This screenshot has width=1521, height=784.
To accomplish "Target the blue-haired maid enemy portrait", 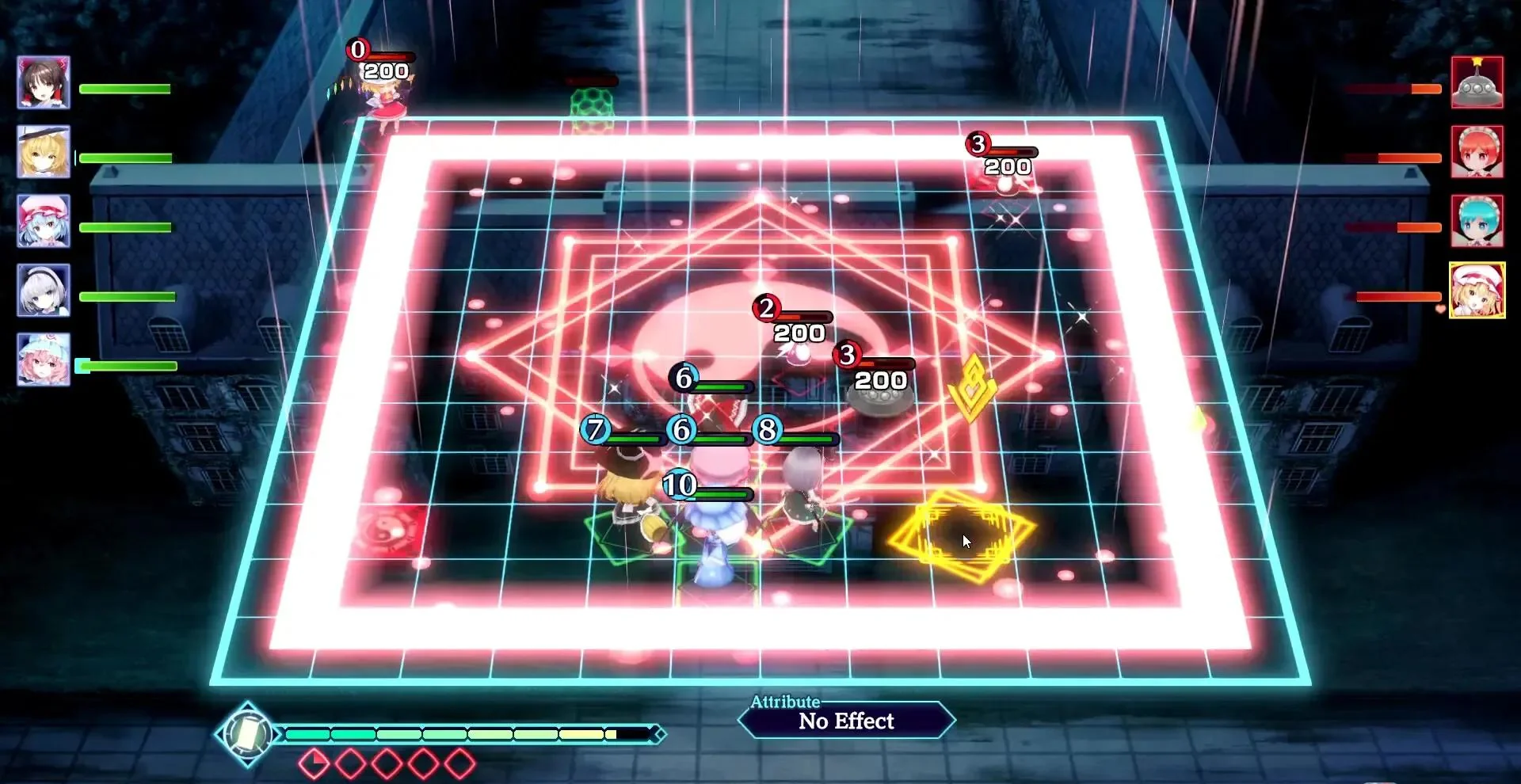I will [x=1477, y=221].
